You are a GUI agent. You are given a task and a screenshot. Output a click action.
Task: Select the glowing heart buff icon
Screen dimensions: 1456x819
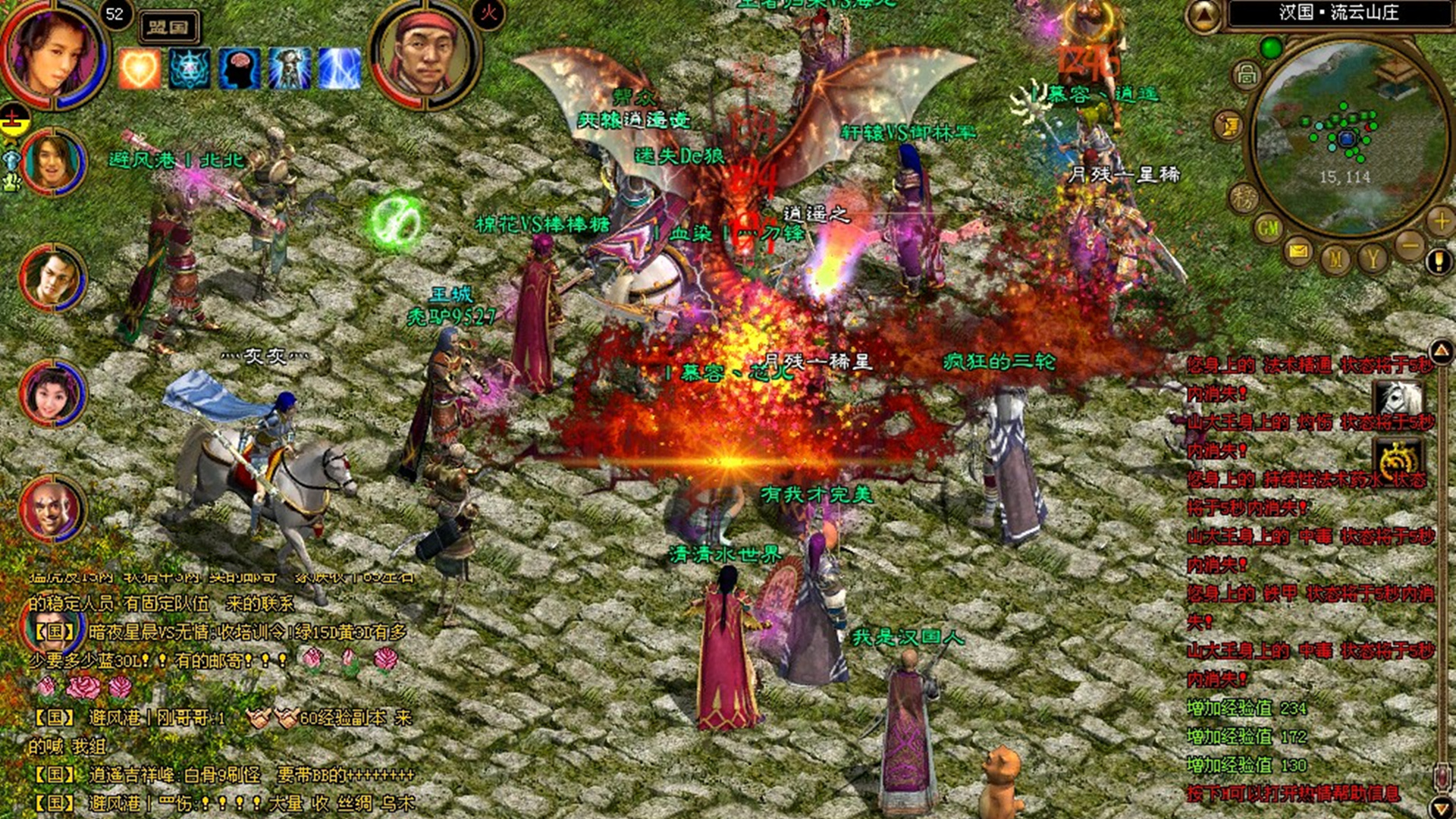click(140, 69)
